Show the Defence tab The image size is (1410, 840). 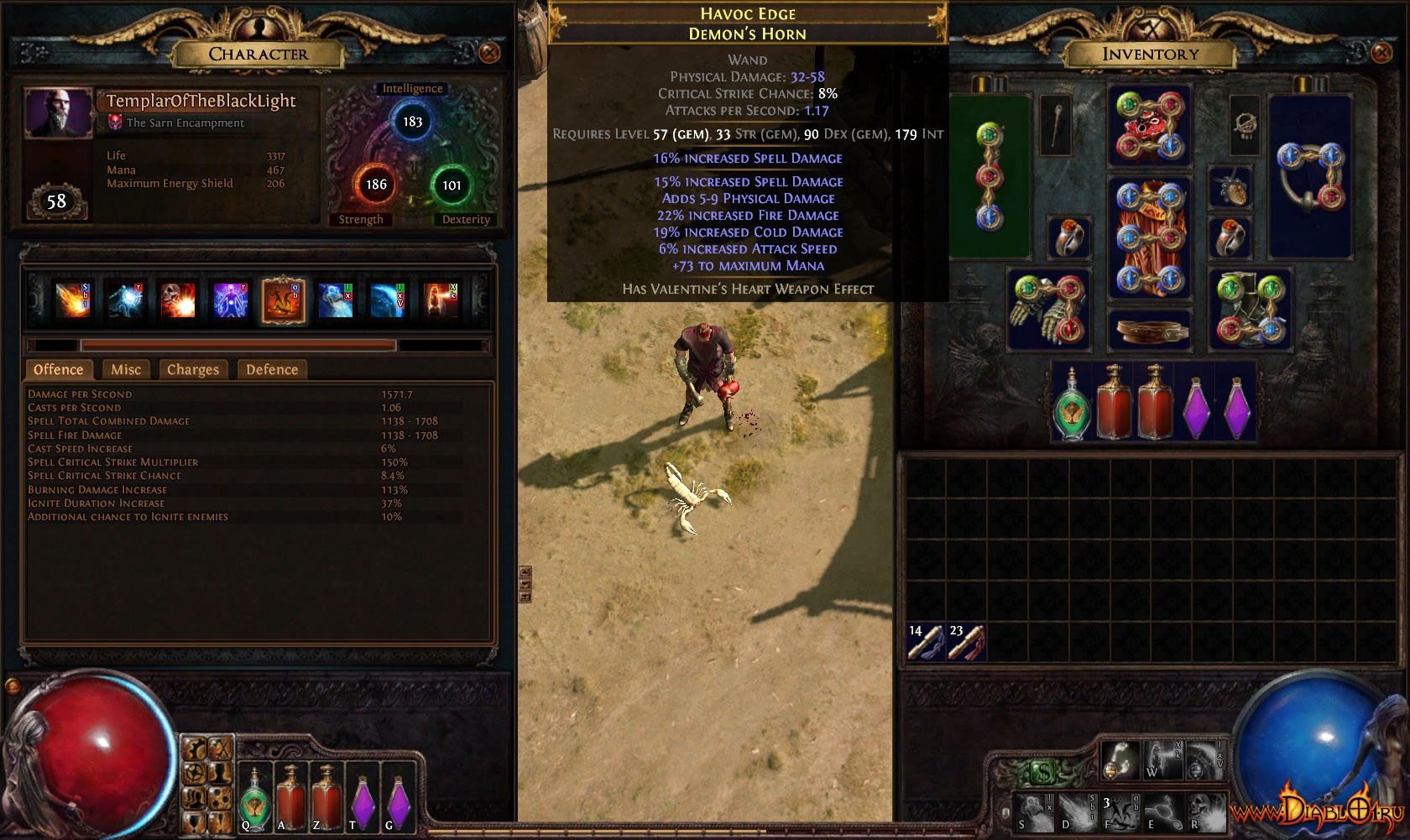(x=272, y=369)
